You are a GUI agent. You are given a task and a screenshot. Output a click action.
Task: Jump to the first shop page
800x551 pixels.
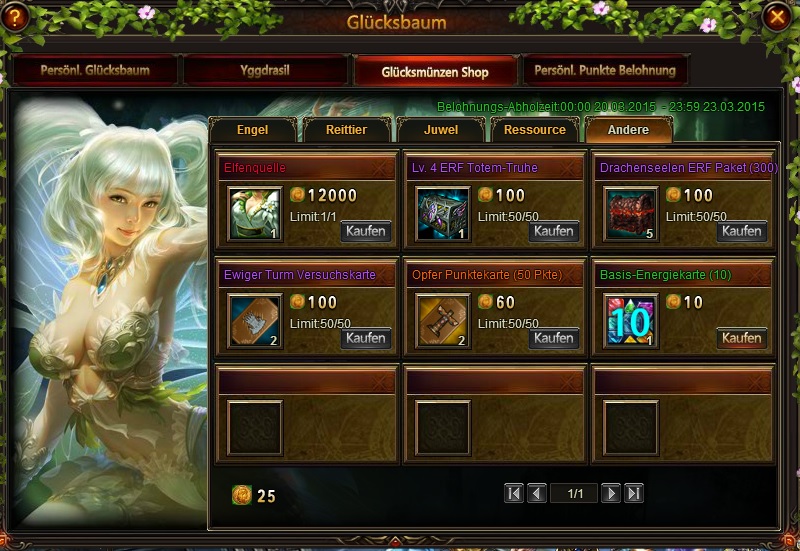pyautogui.click(x=514, y=493)
